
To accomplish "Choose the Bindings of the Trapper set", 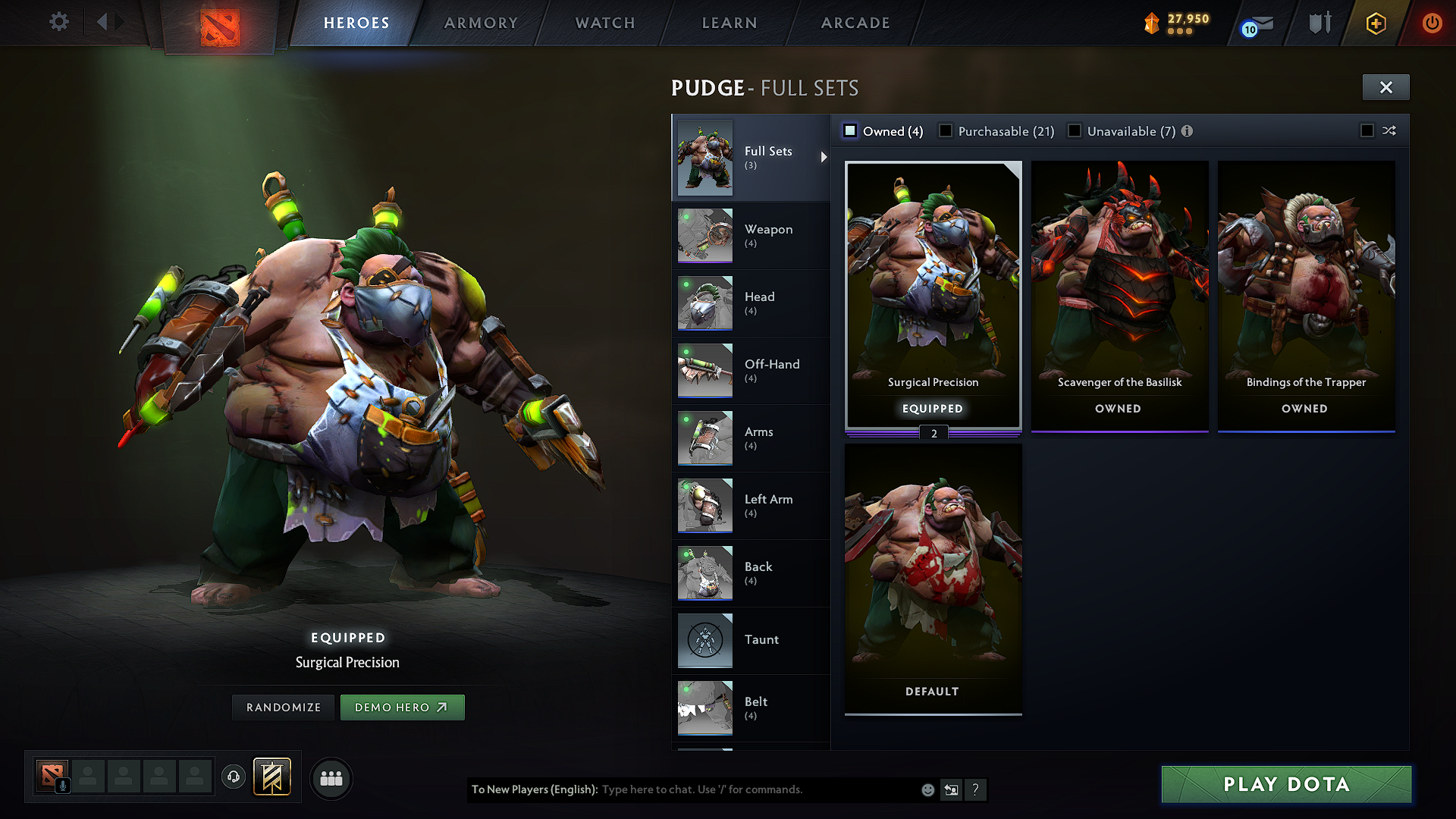I will click(1306, 296).
